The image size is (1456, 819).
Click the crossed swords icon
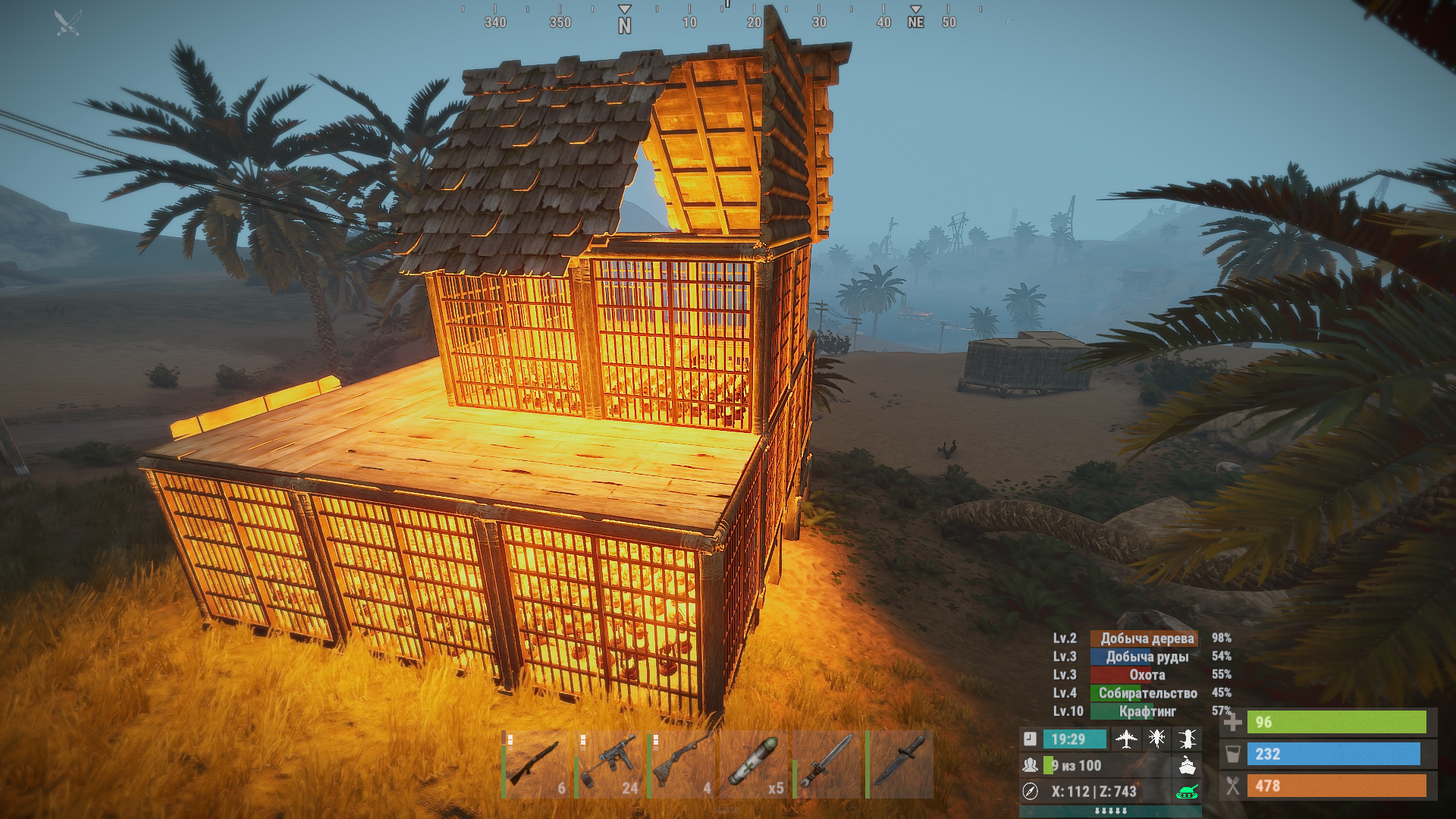coord(67,23)
